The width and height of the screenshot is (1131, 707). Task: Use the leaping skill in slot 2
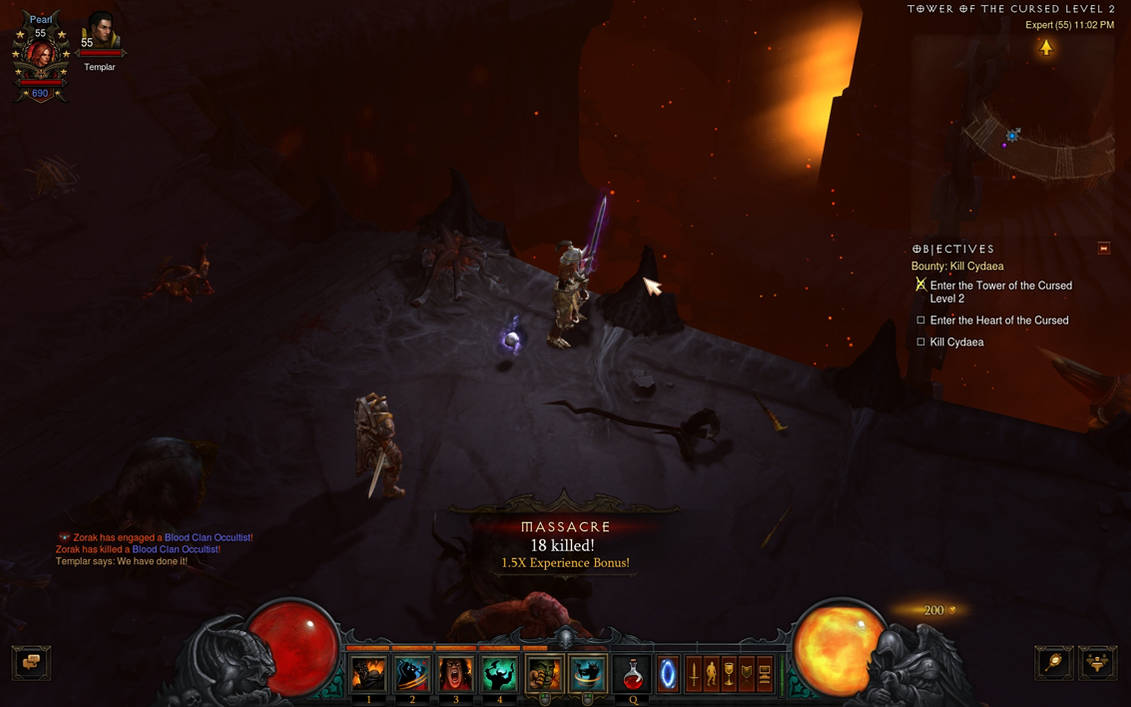click(412, 675)
